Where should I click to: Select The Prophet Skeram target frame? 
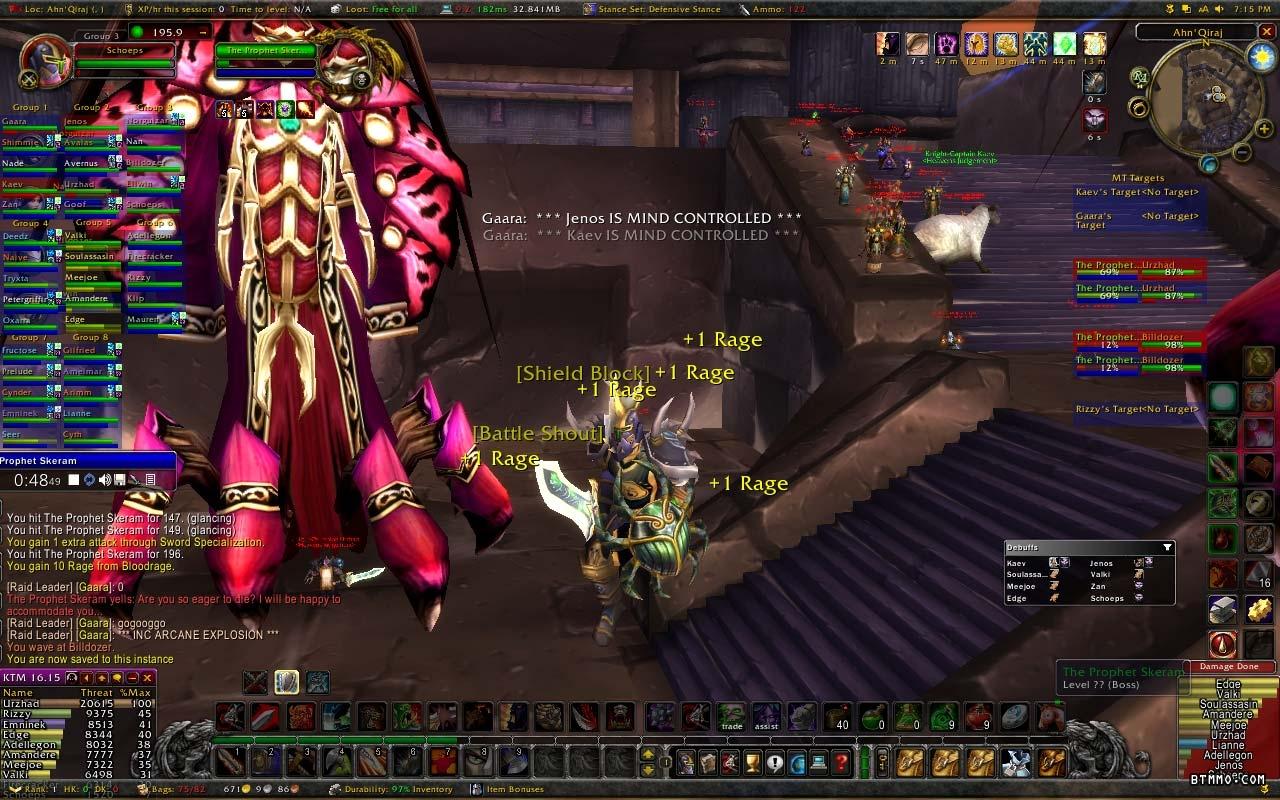[266, 51]
